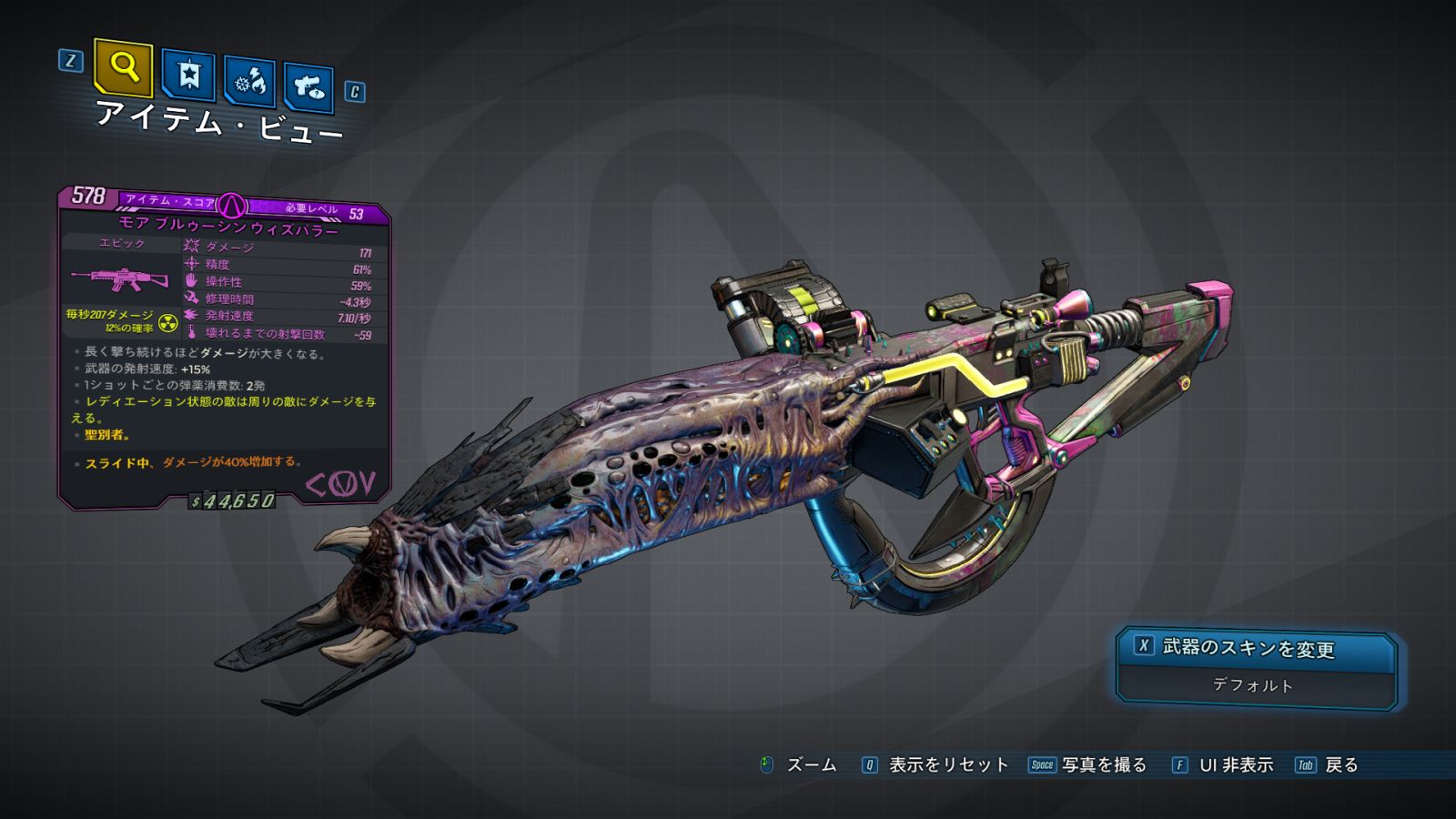Click the ズーム zoom control
This screenshot has height=819, width=1456.
tap(798, 765)
